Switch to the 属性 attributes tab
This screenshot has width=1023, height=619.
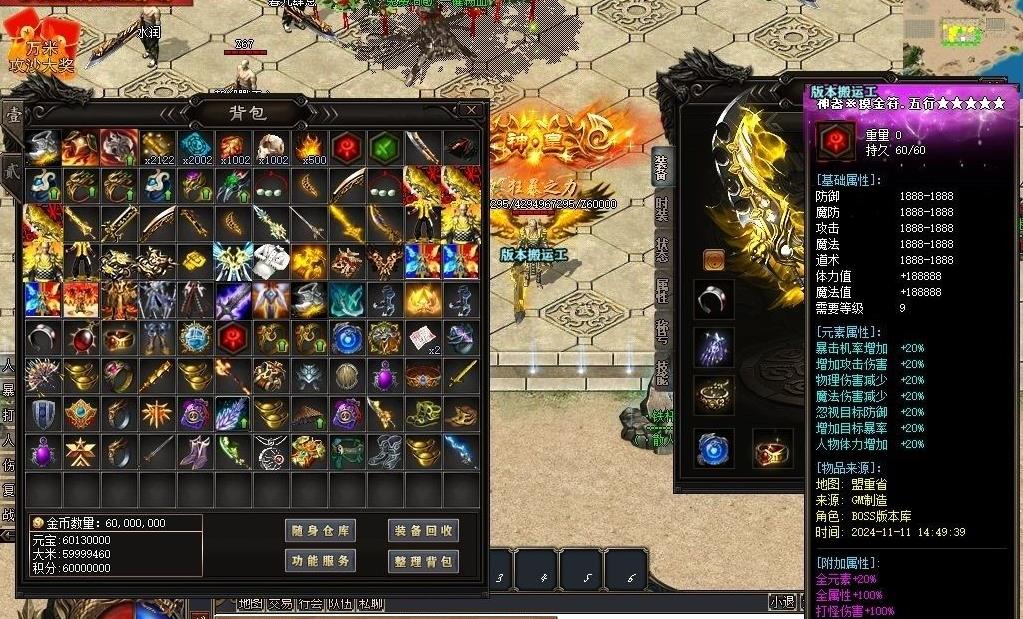tap(661, 291)
